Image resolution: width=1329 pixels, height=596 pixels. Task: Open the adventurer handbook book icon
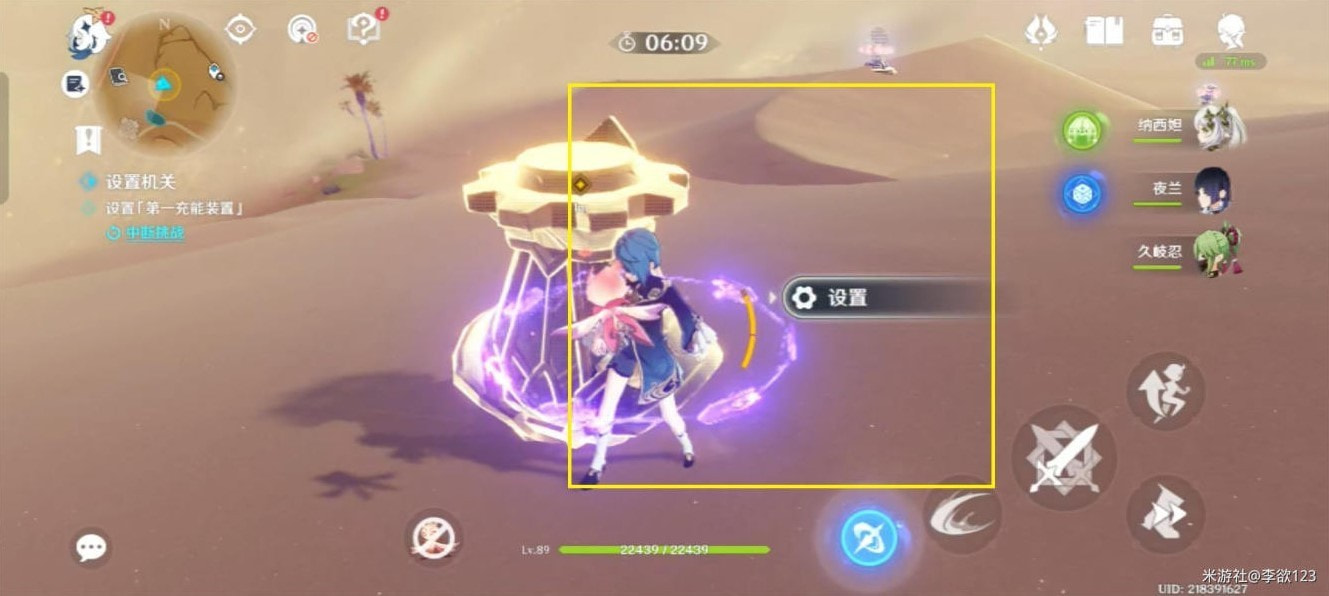(1104, 30)
